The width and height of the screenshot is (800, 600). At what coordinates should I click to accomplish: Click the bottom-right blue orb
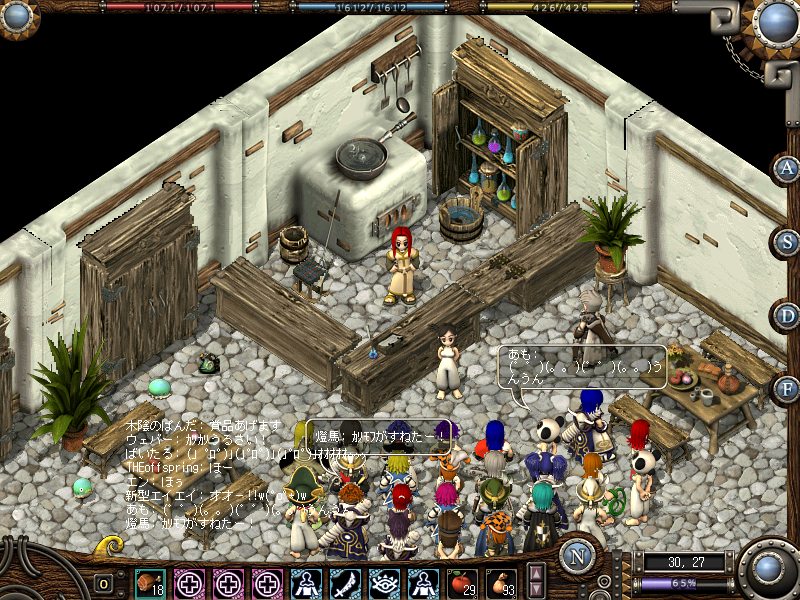coord(769,570)
